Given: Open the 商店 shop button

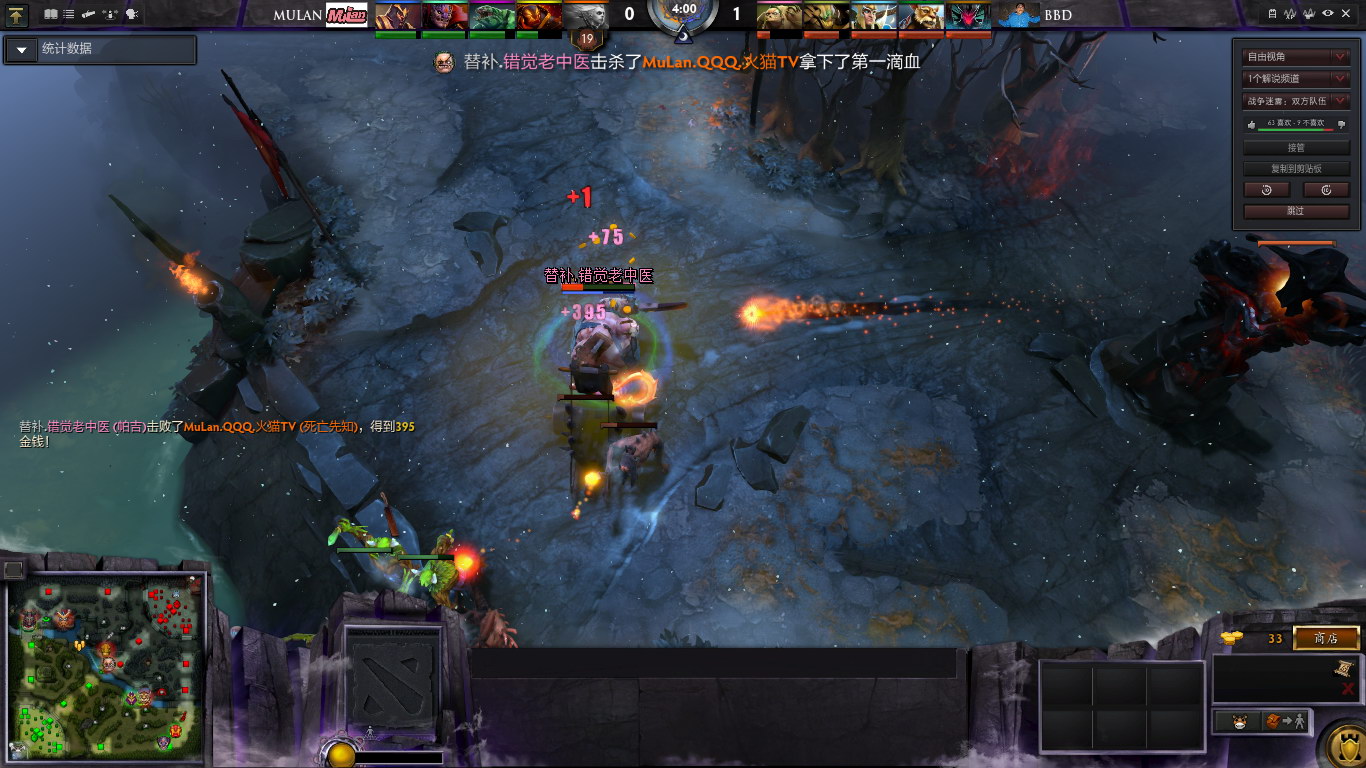Looking at the screenshot, I should click(1326, 638).
